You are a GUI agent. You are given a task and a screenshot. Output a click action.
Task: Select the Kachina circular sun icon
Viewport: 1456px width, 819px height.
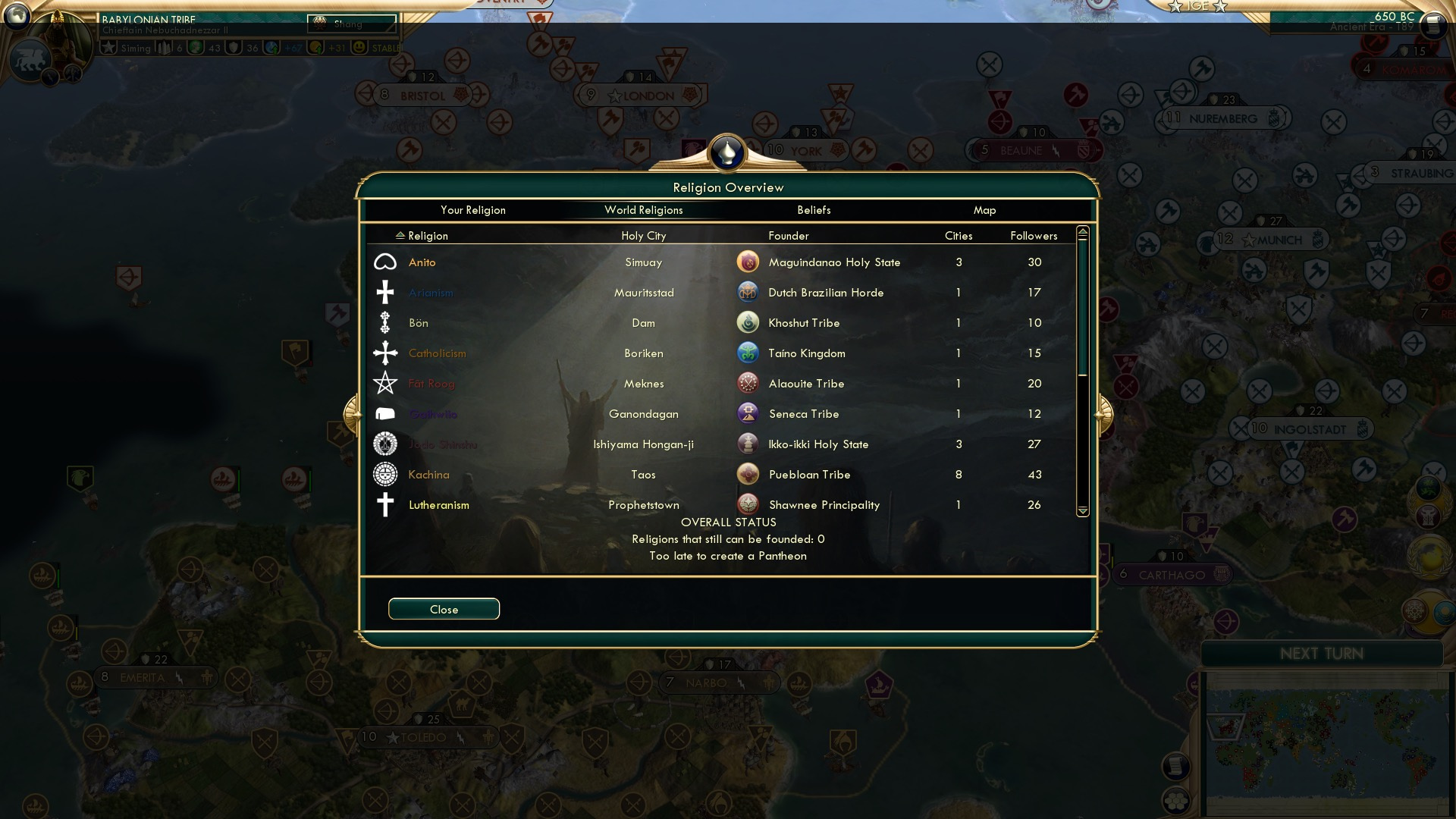tap(385, 474)
